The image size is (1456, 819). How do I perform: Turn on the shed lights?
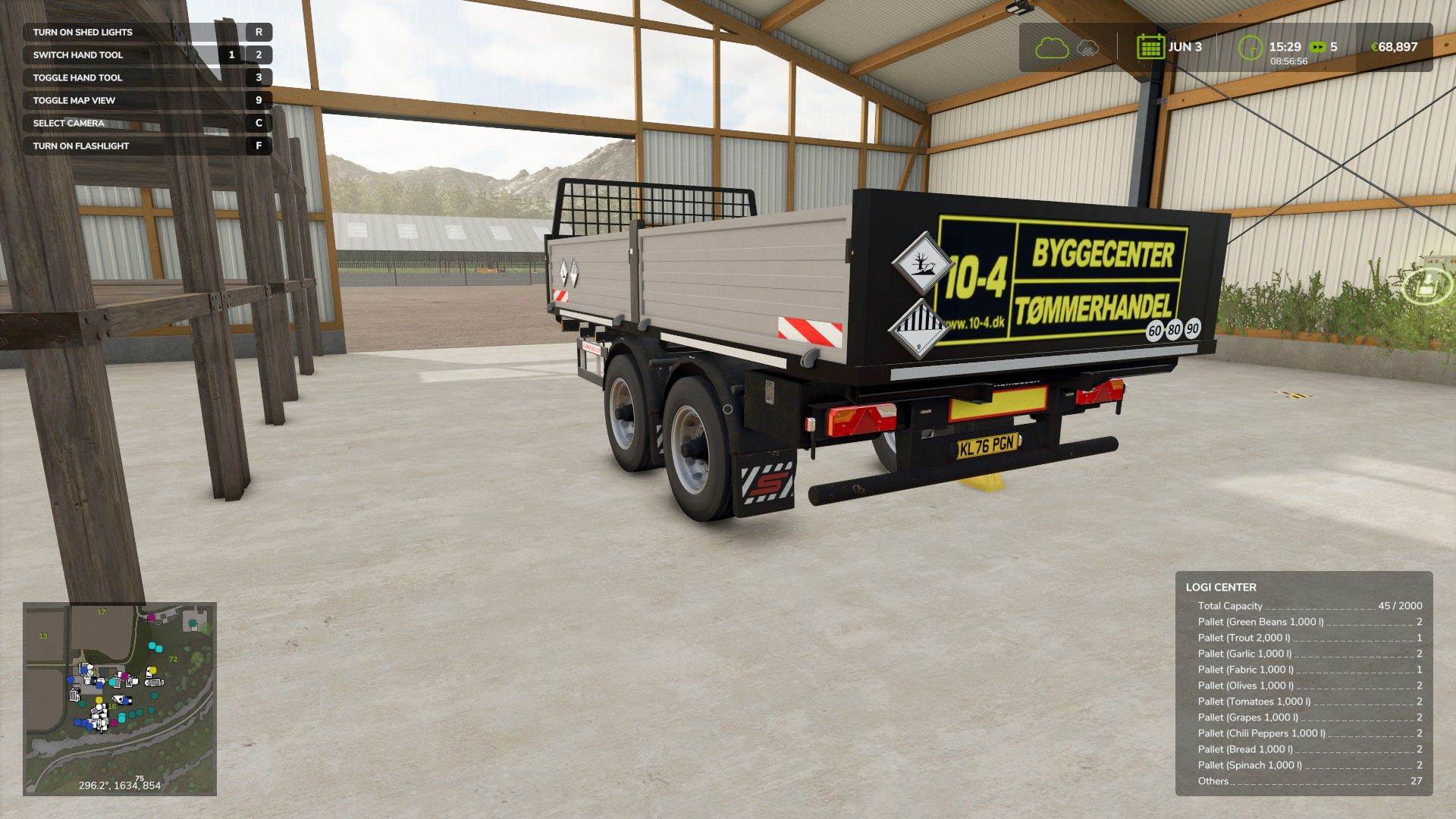144,32
